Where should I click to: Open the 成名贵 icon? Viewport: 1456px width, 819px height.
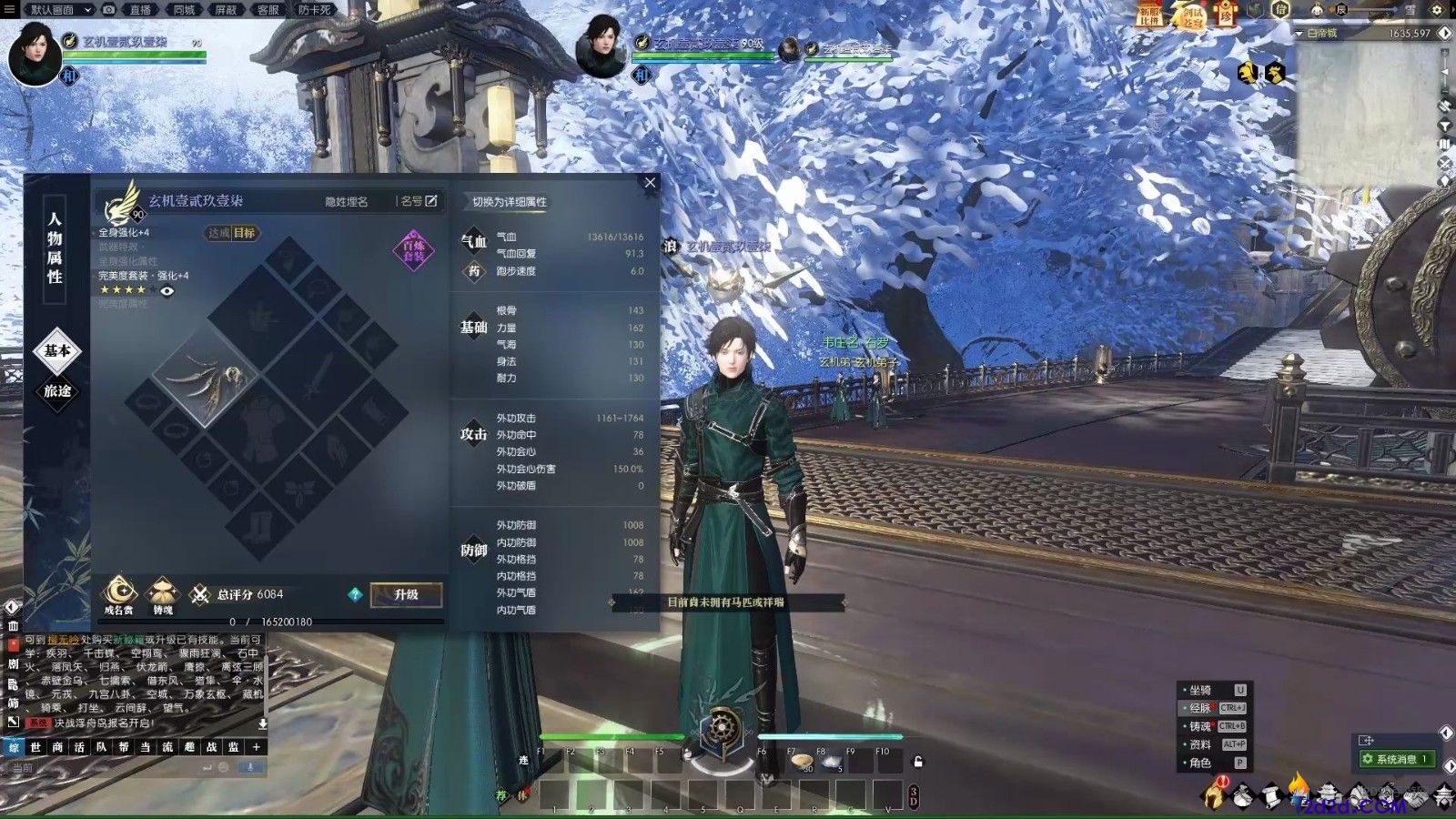pos(118,594)
